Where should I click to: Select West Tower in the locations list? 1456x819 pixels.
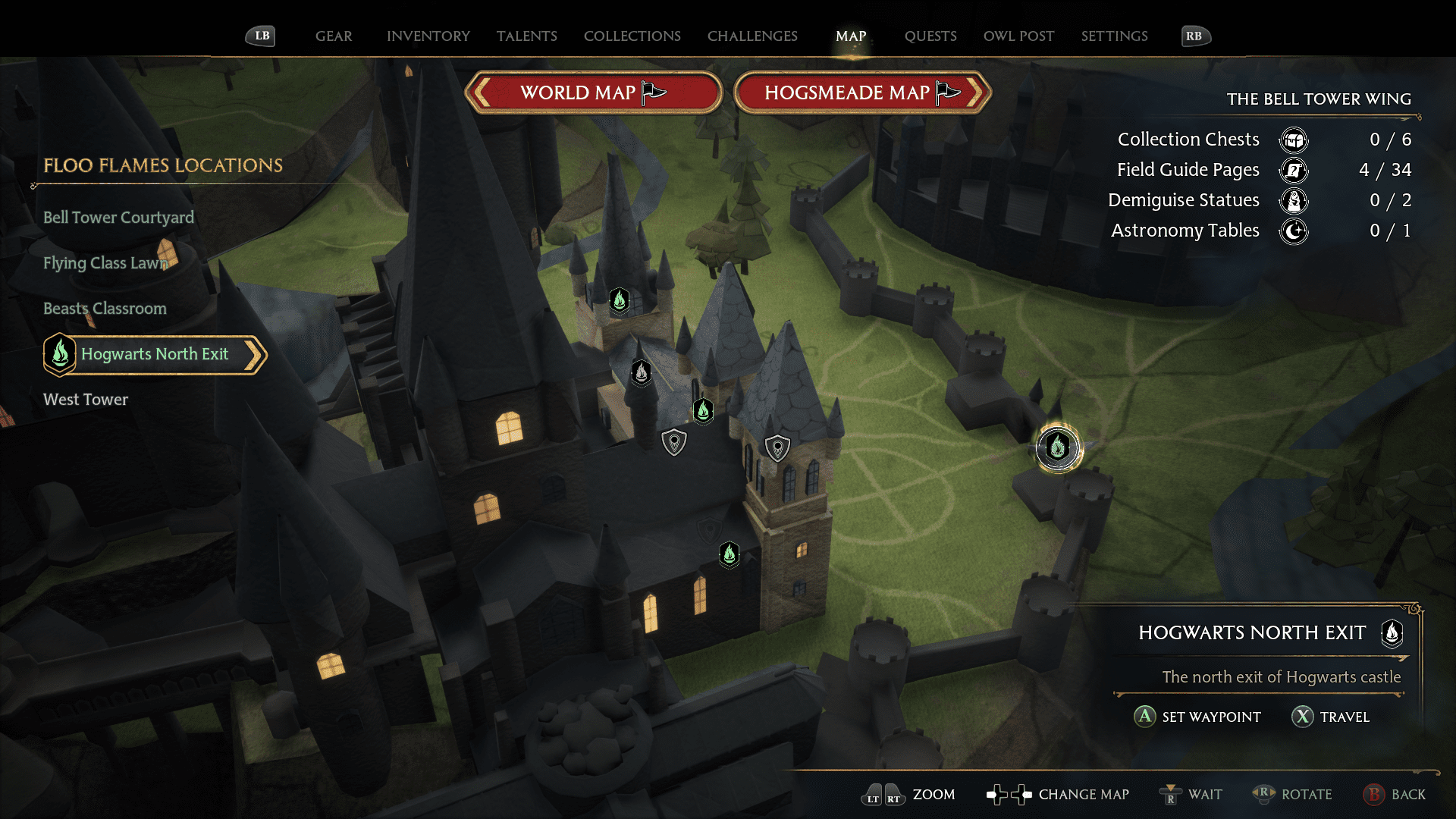point(86,400)
